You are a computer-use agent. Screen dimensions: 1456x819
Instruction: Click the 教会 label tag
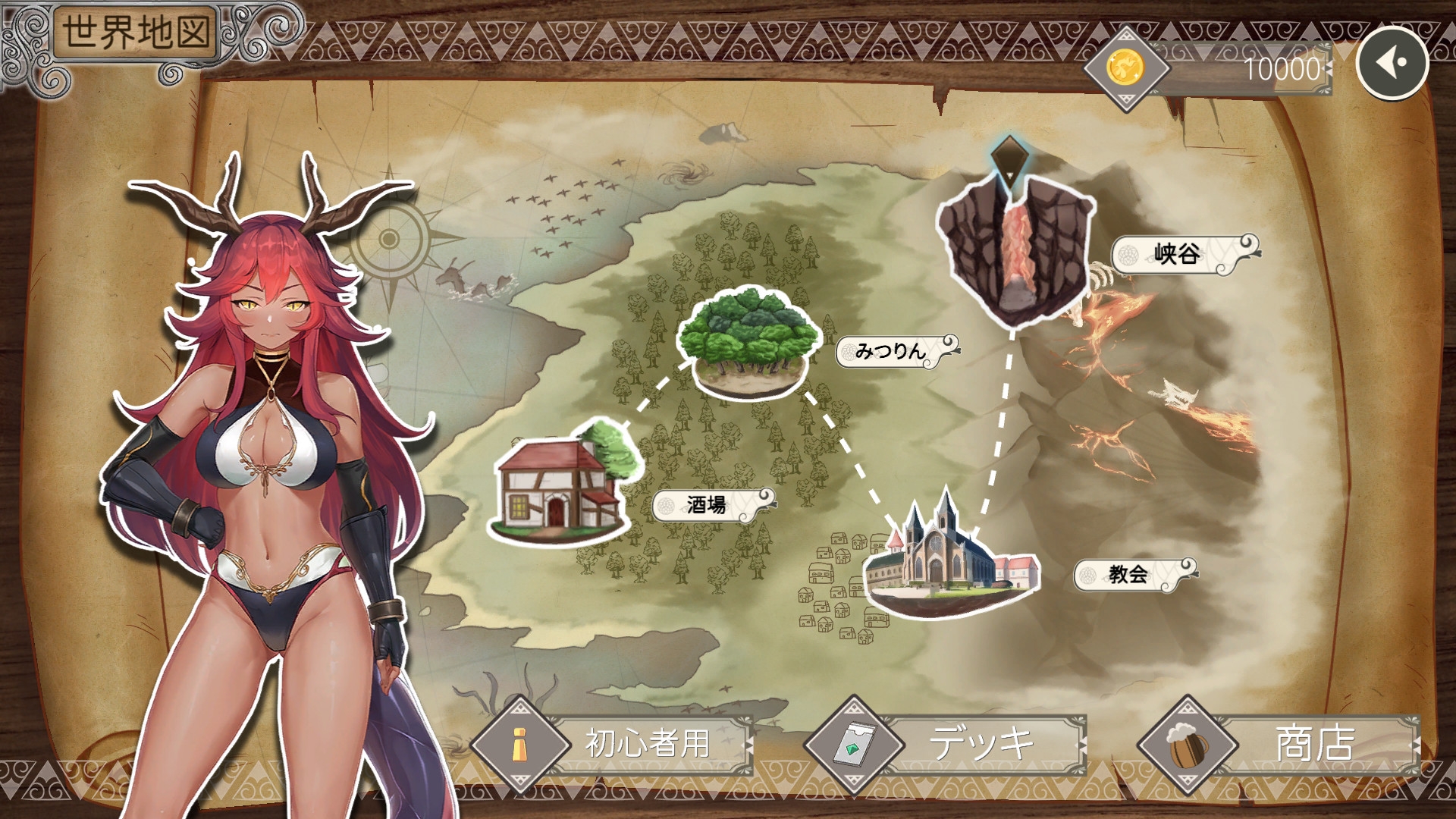(1130, 574)
